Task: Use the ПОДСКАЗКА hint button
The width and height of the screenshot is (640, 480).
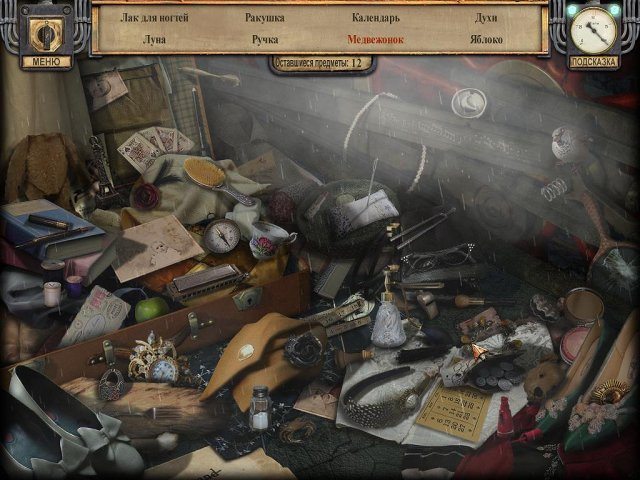Action: point(594,61)
